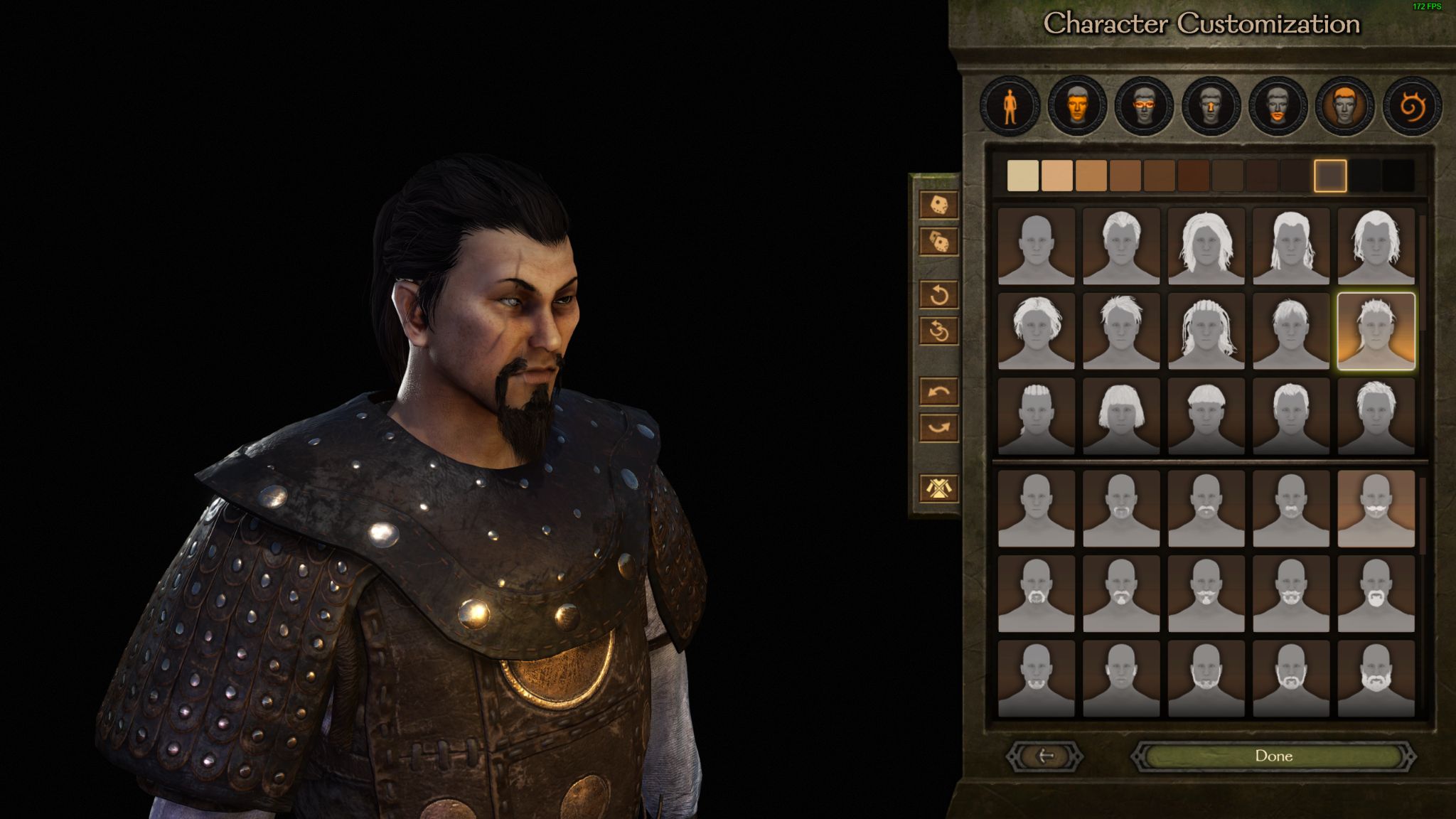Select the bald hairstyle thumbnail
This screenshot has height=819, width=1456.
(x=1036, y=246)
